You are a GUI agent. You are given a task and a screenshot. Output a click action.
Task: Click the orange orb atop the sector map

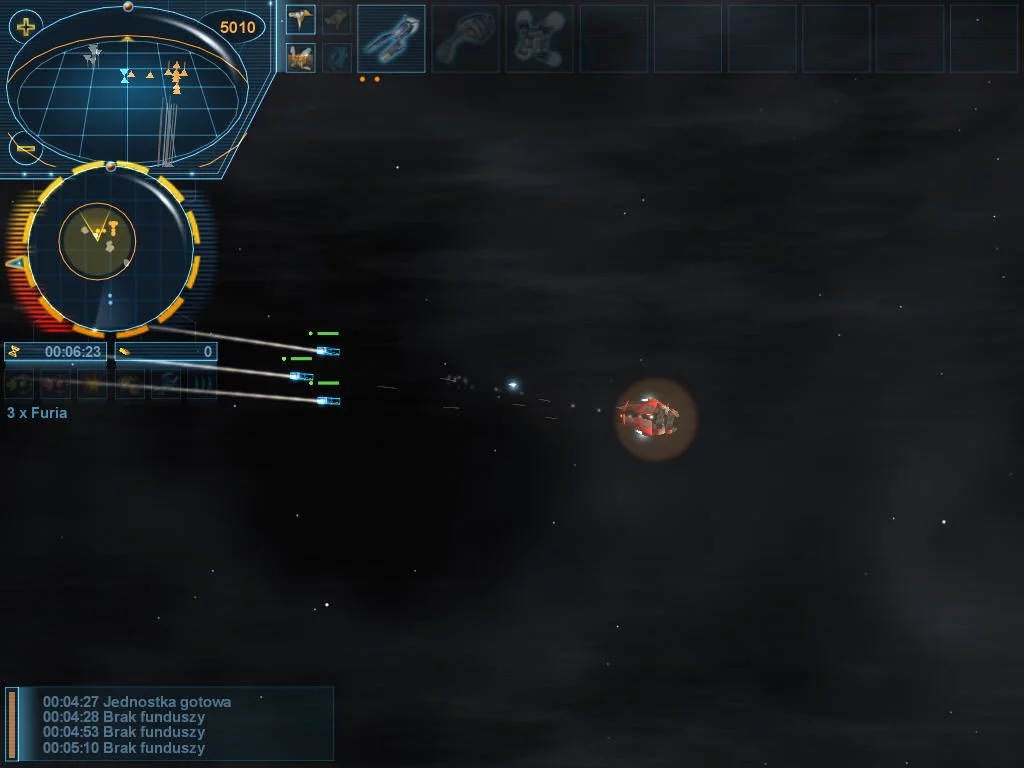tap(128, 7)
